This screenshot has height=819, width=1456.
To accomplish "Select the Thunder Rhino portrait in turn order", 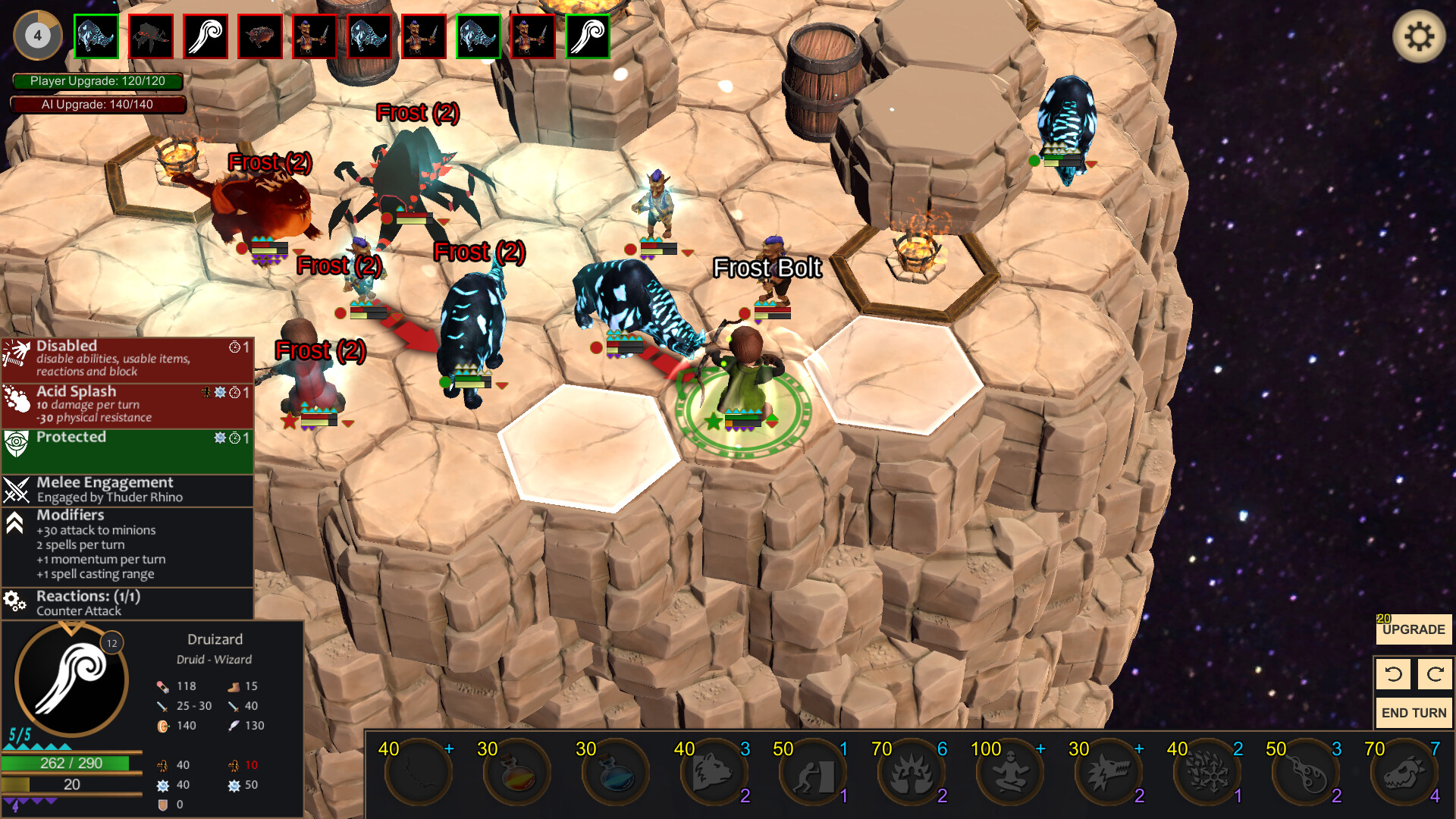I will pyautogui.click(x=96, y=36).
